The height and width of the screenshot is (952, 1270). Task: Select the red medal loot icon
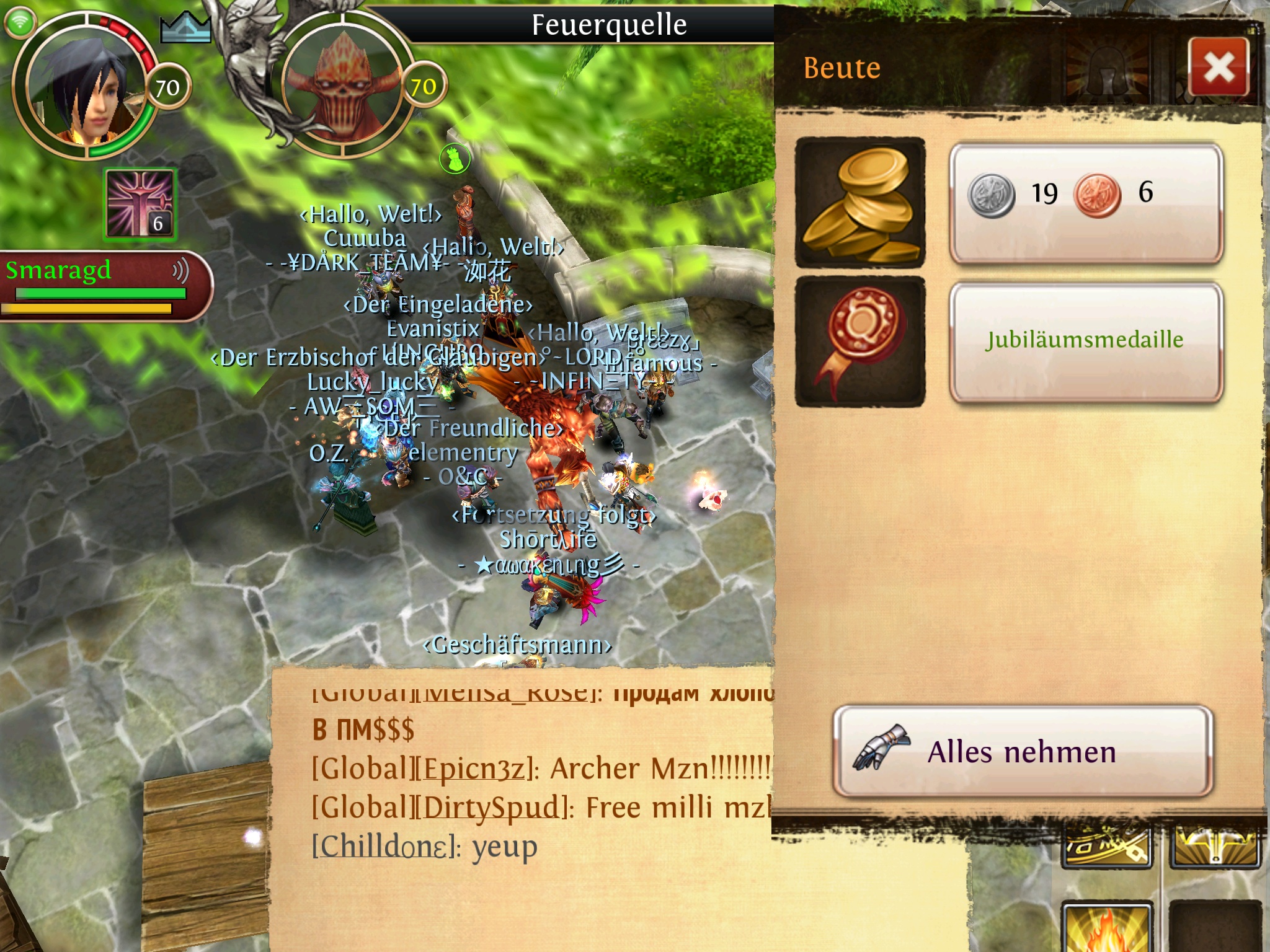point(860,342)
